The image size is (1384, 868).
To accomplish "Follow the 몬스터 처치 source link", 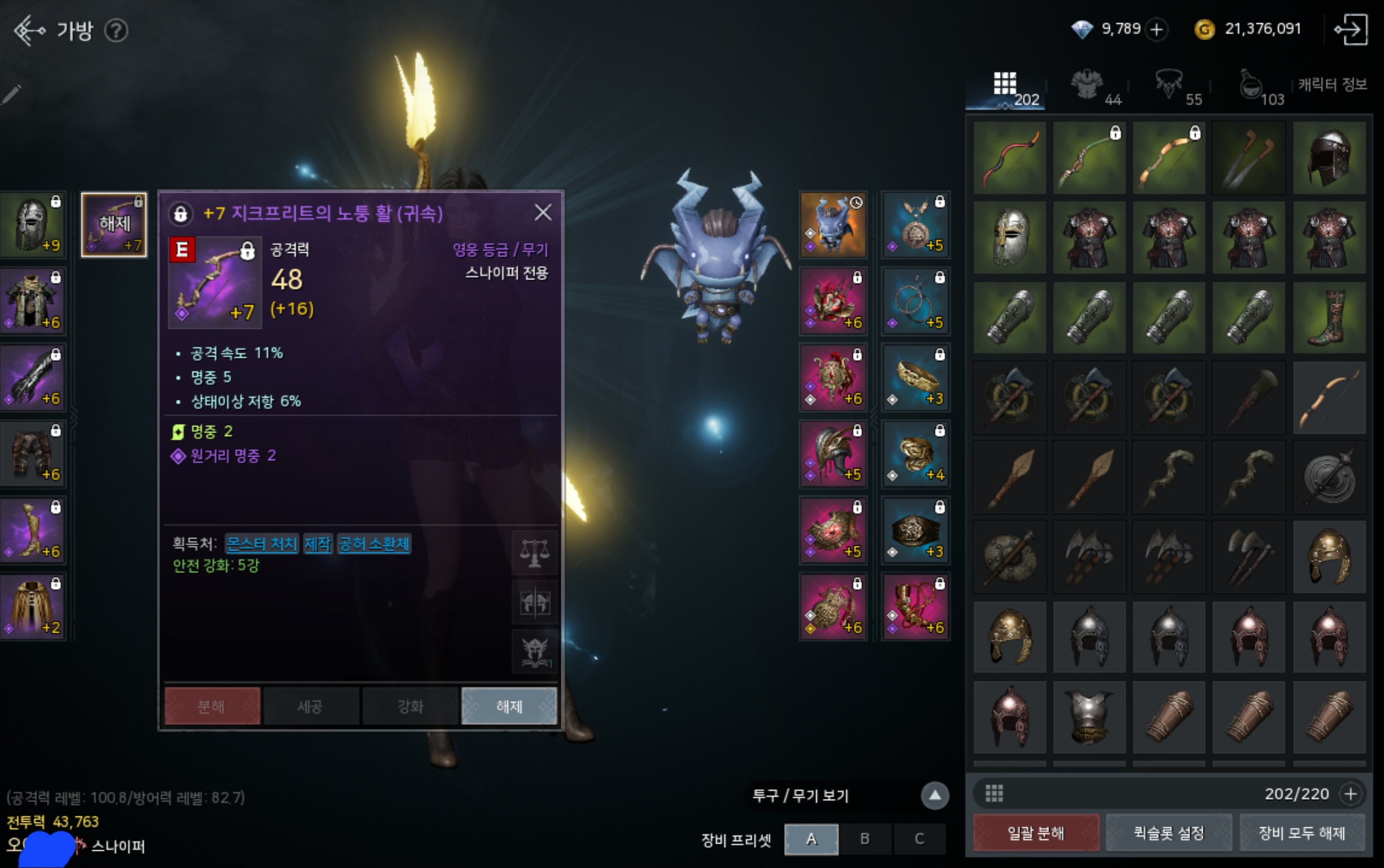I will [x=262, y=544].
